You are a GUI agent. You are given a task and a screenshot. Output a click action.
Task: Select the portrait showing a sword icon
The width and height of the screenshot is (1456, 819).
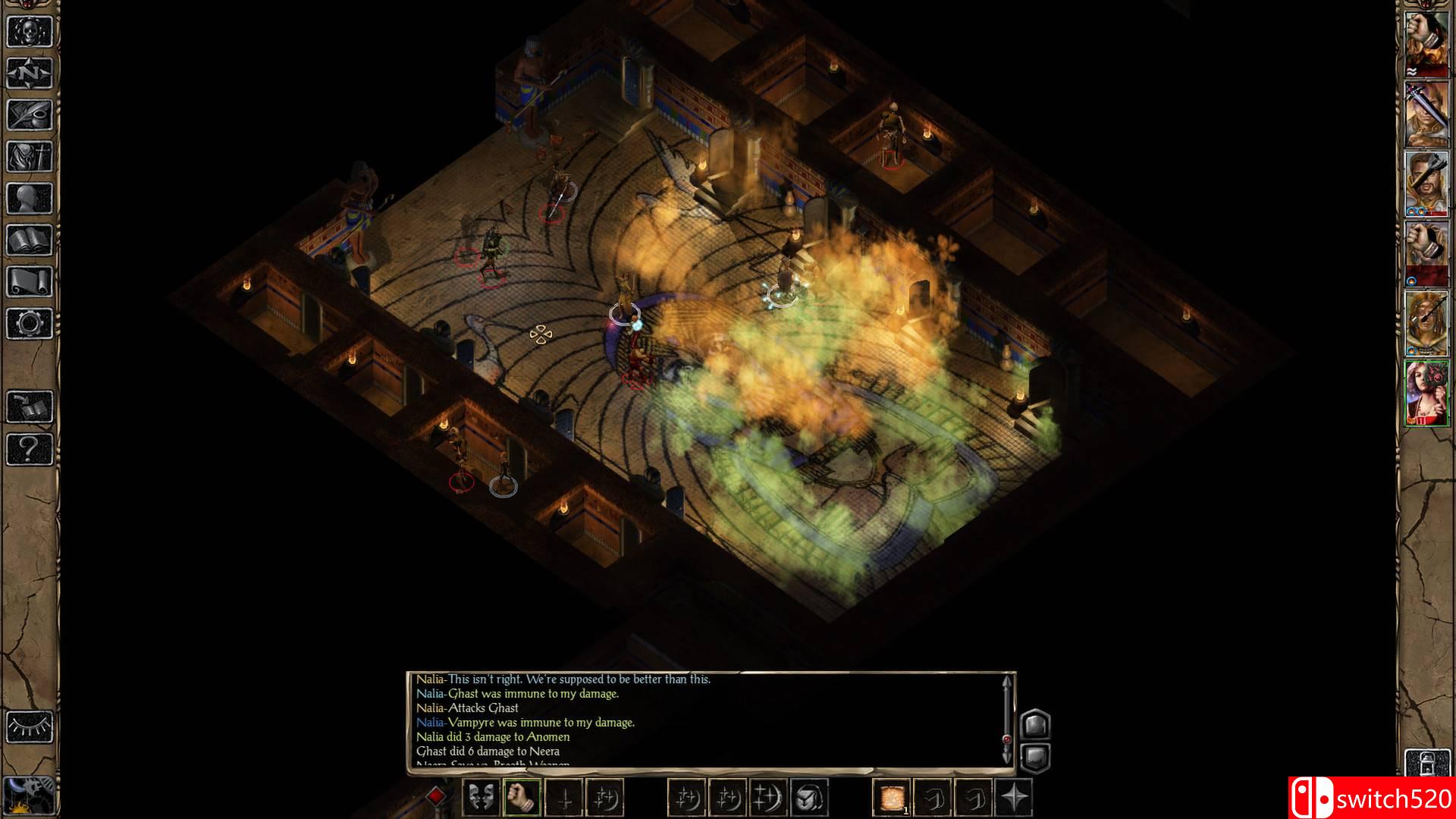(1426, 115)
